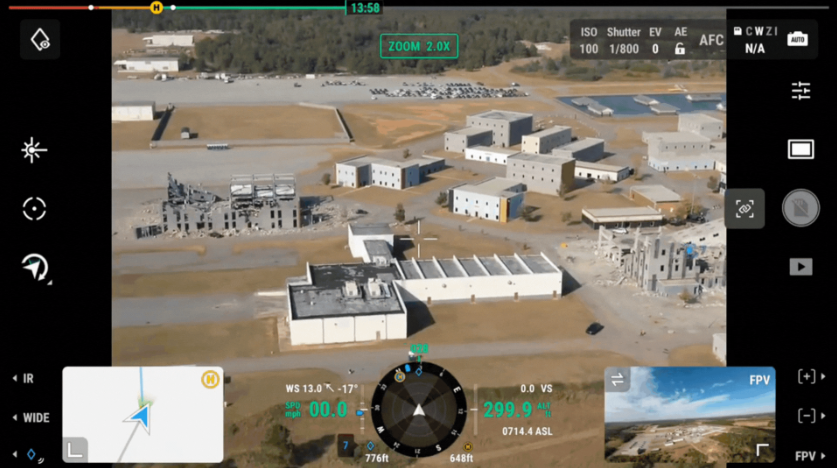Open the navigation arrow display icon

pos(35,267)
